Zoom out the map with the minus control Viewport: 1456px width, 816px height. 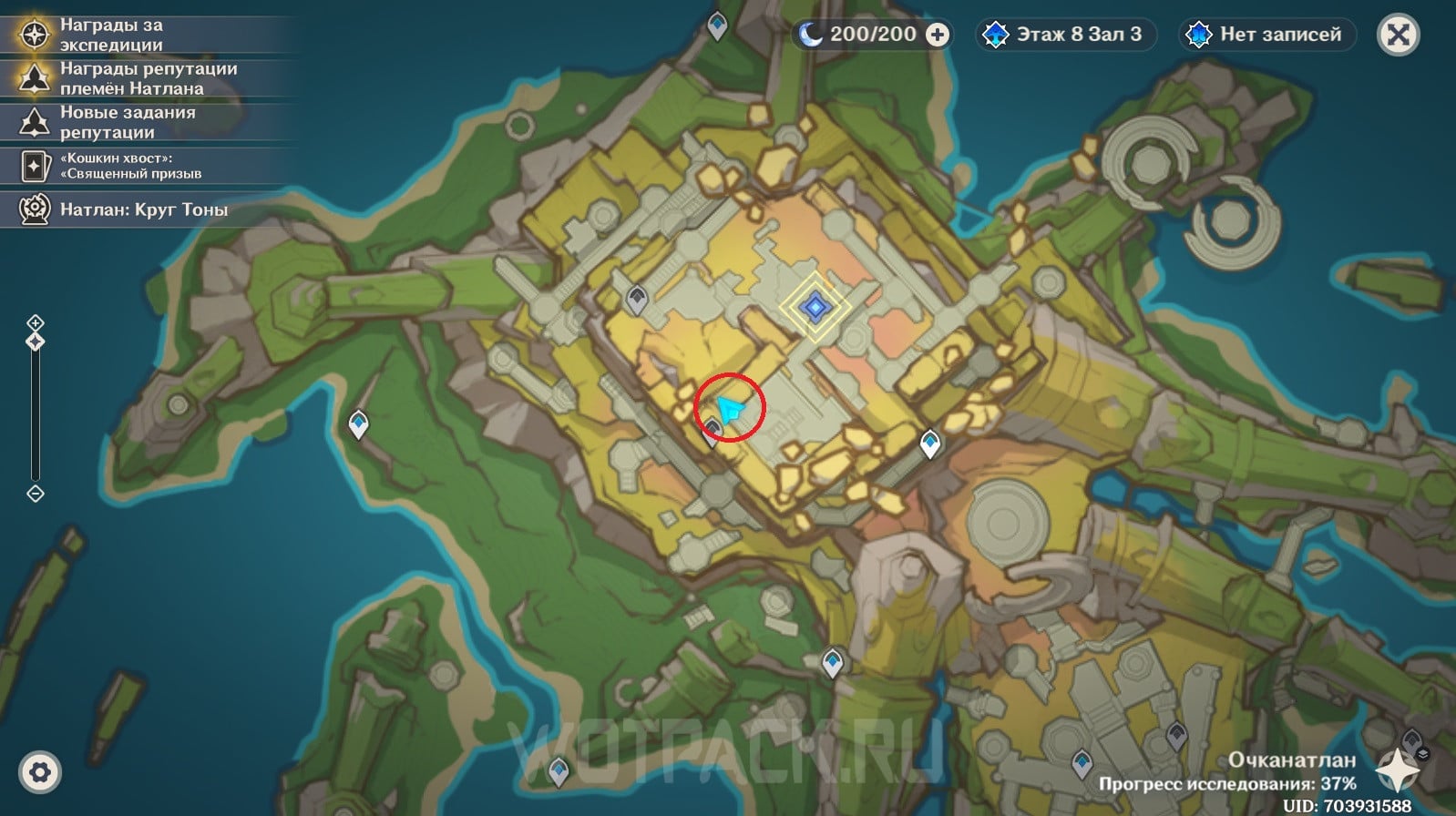click(36, 494)
